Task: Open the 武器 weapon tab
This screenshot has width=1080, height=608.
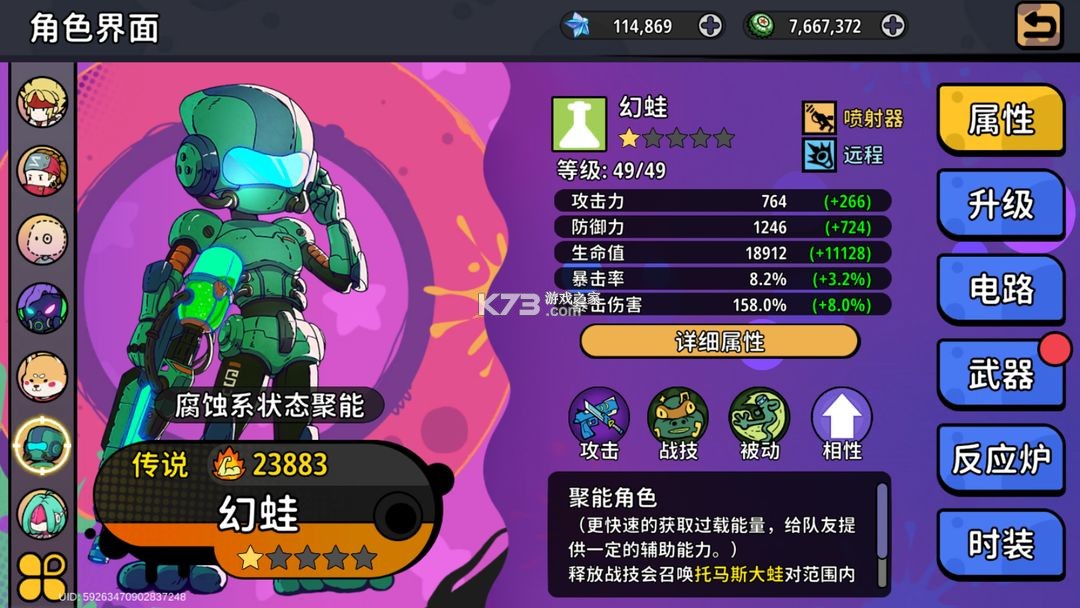Action: click(999, 375)
